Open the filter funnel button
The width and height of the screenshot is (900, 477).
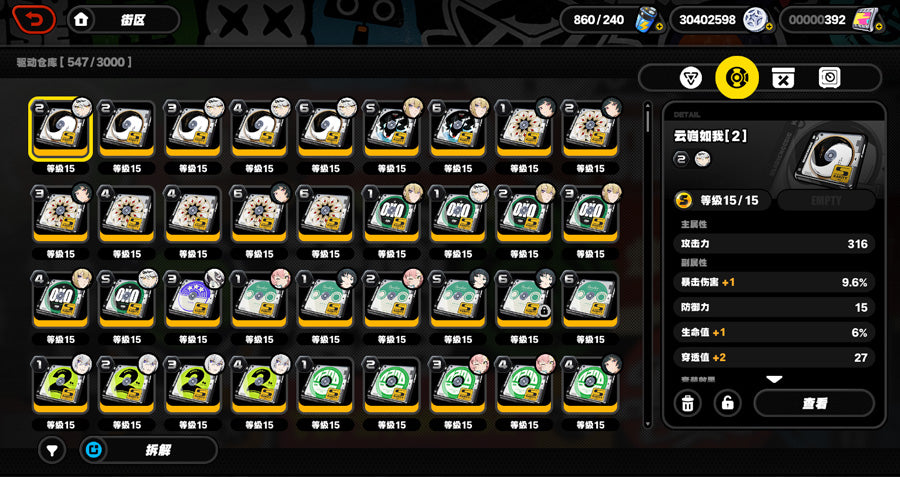point(52,451)
